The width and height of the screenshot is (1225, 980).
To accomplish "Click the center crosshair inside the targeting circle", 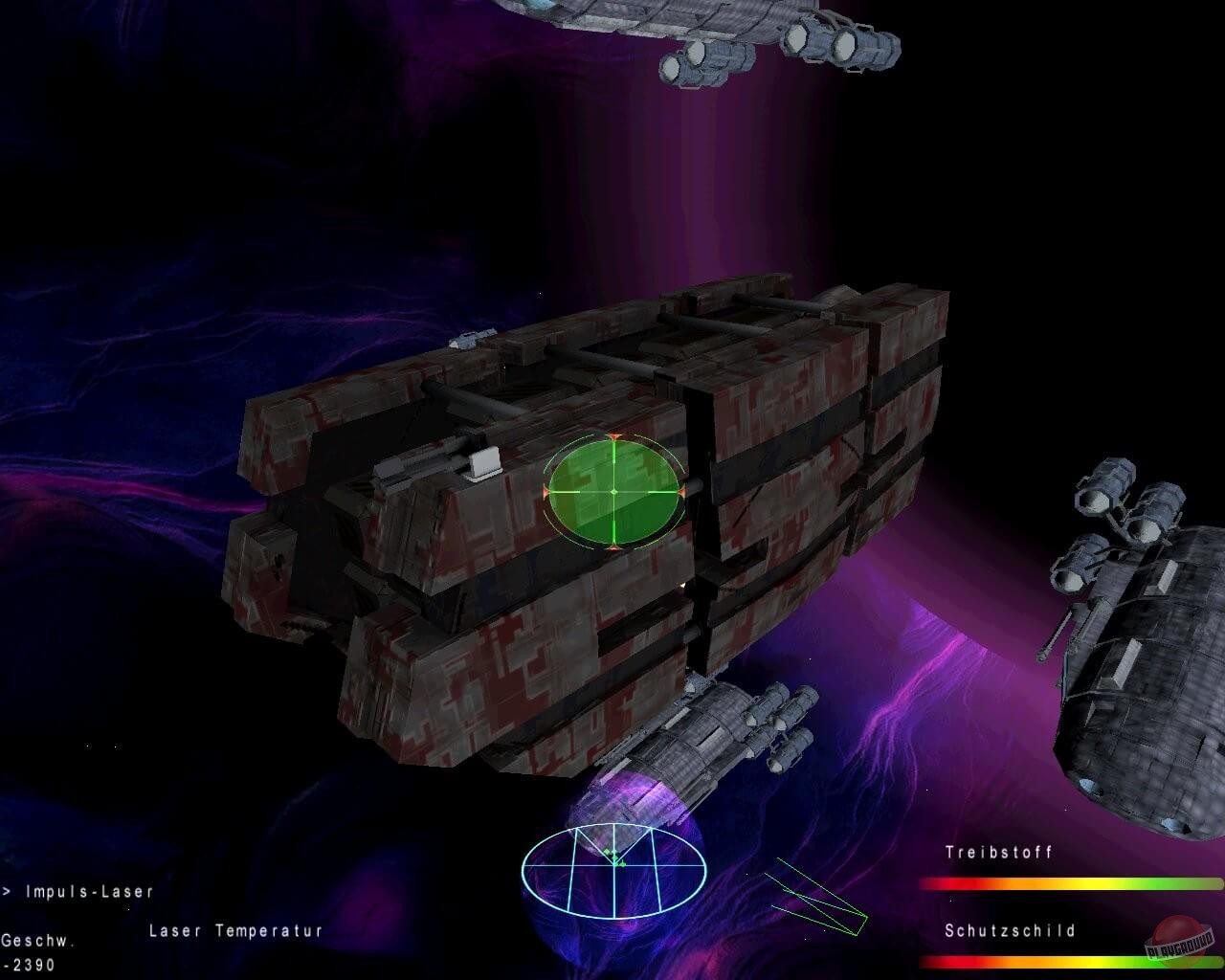I will tap(612, 490).
